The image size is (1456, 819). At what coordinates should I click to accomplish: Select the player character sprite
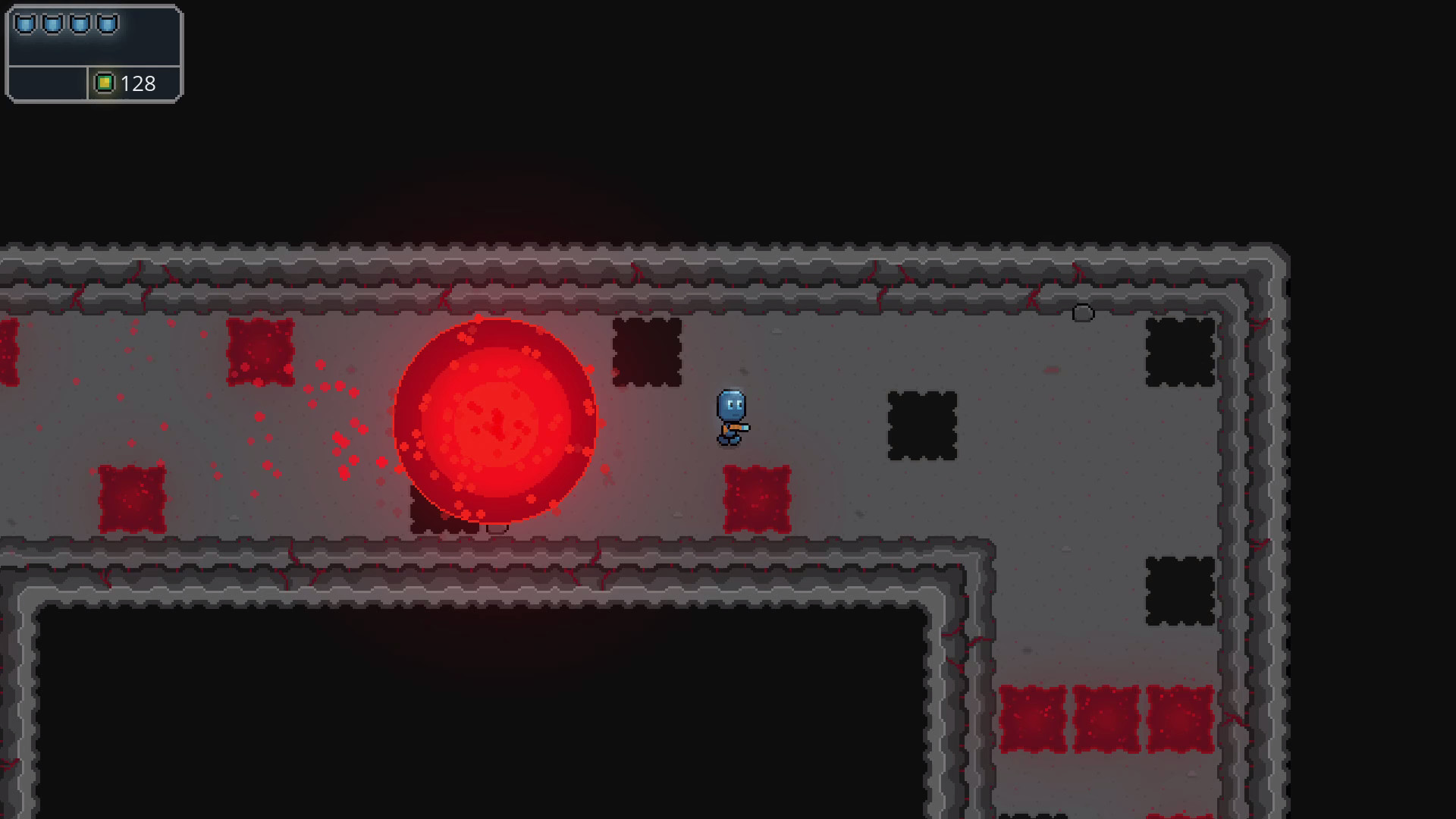pyautogui.click(x=730, y=418)
